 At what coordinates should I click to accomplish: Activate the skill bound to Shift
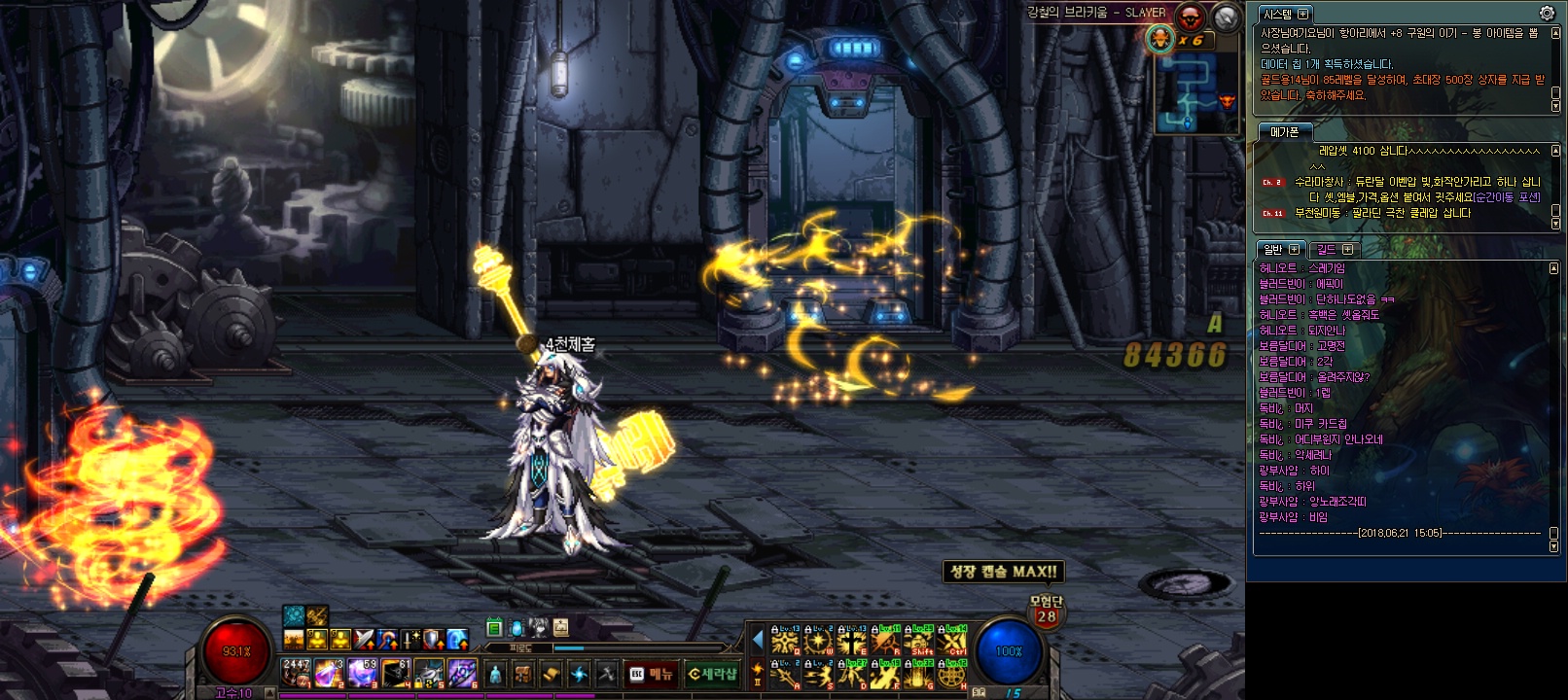(918, 642)
